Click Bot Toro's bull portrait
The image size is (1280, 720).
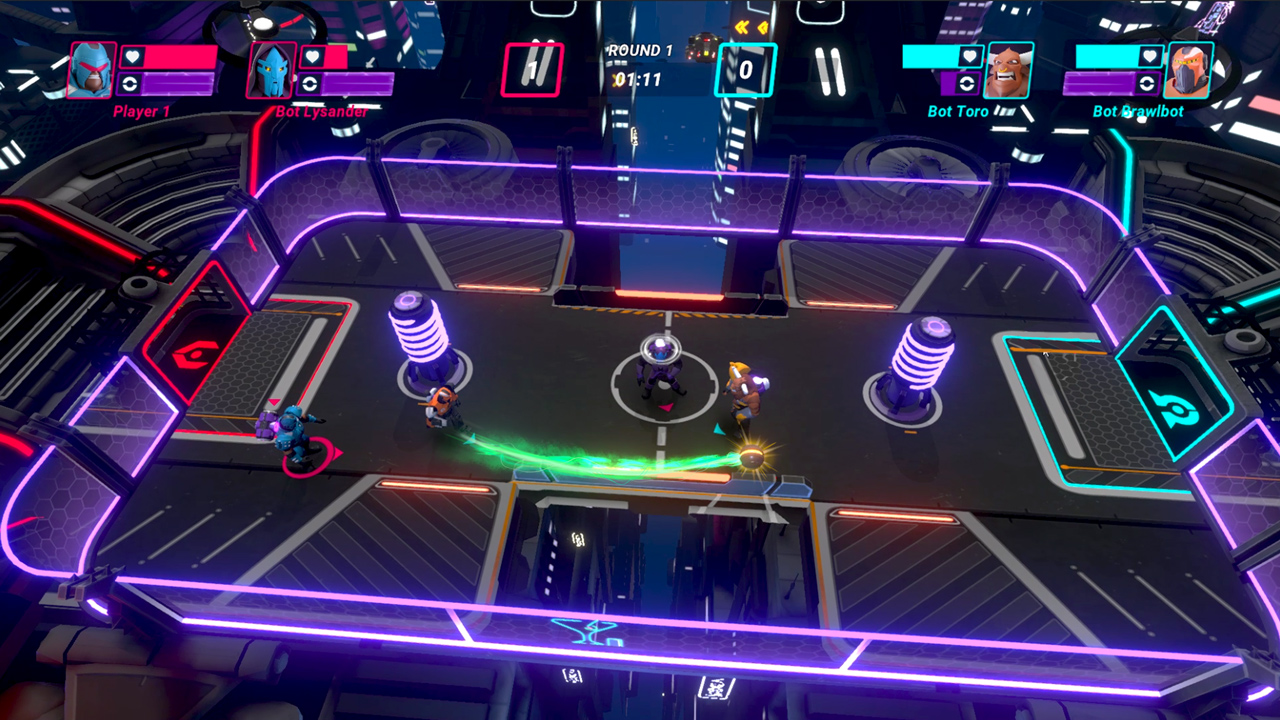[x=1009, y=70]
